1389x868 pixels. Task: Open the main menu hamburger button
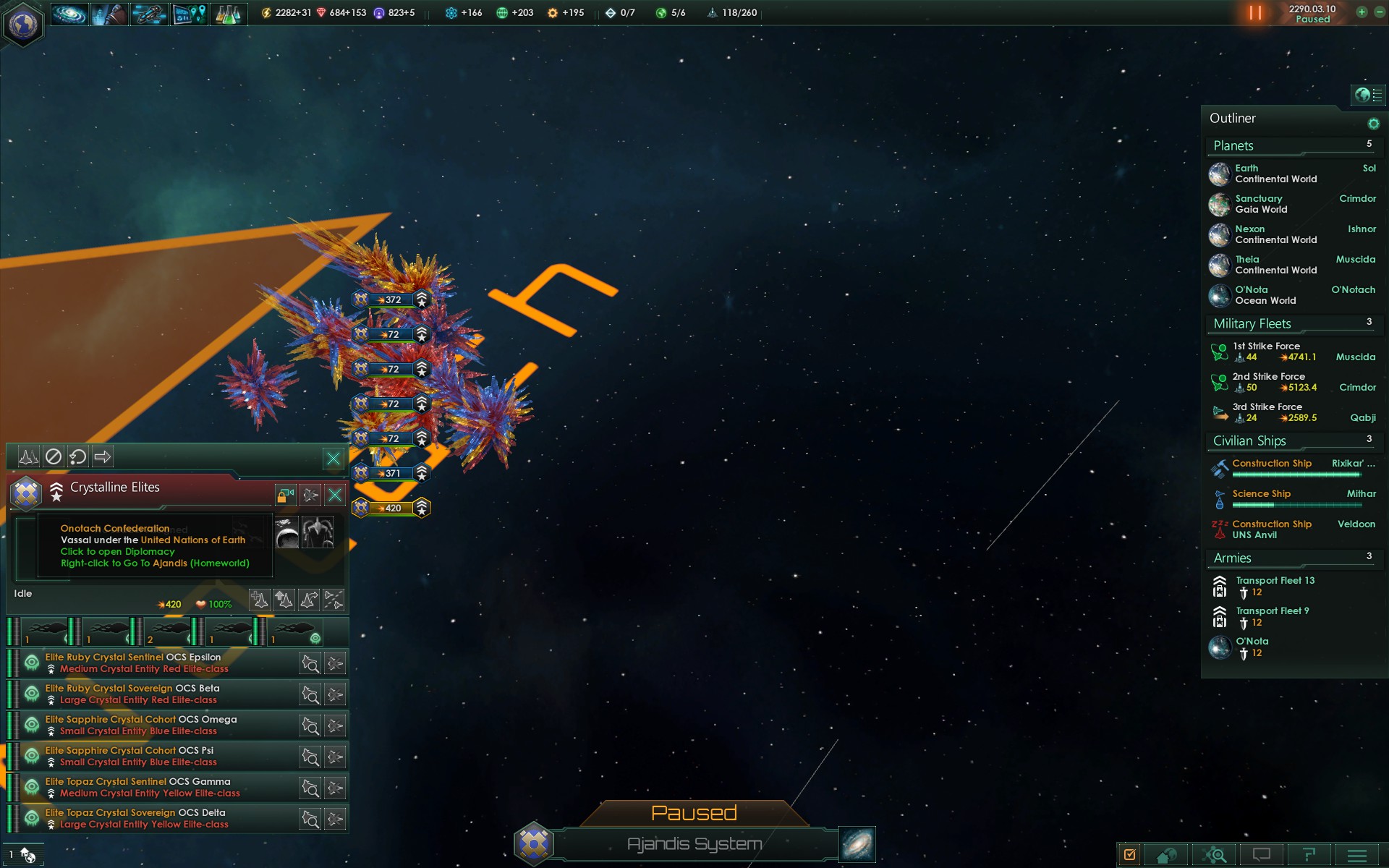point(1357,855)
